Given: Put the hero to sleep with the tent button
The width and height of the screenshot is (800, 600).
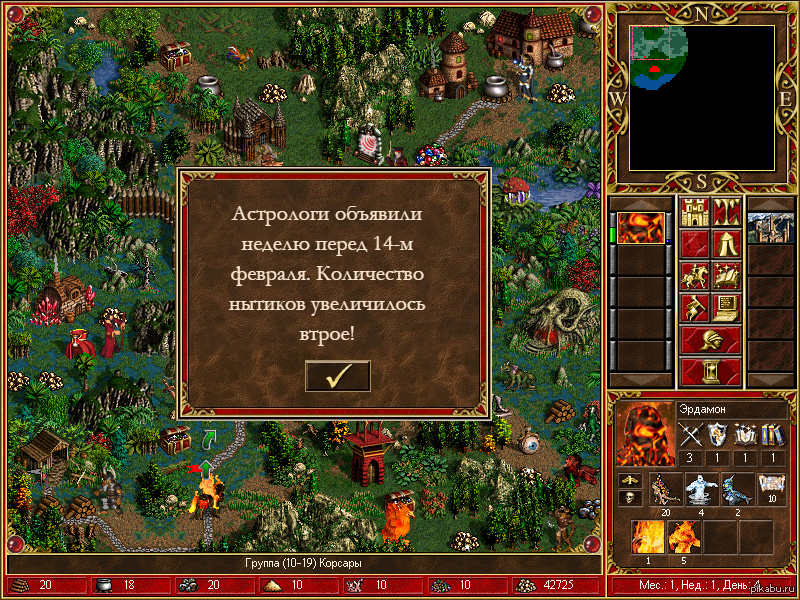Looking at the screenshot, I should (x=727, y=243).
